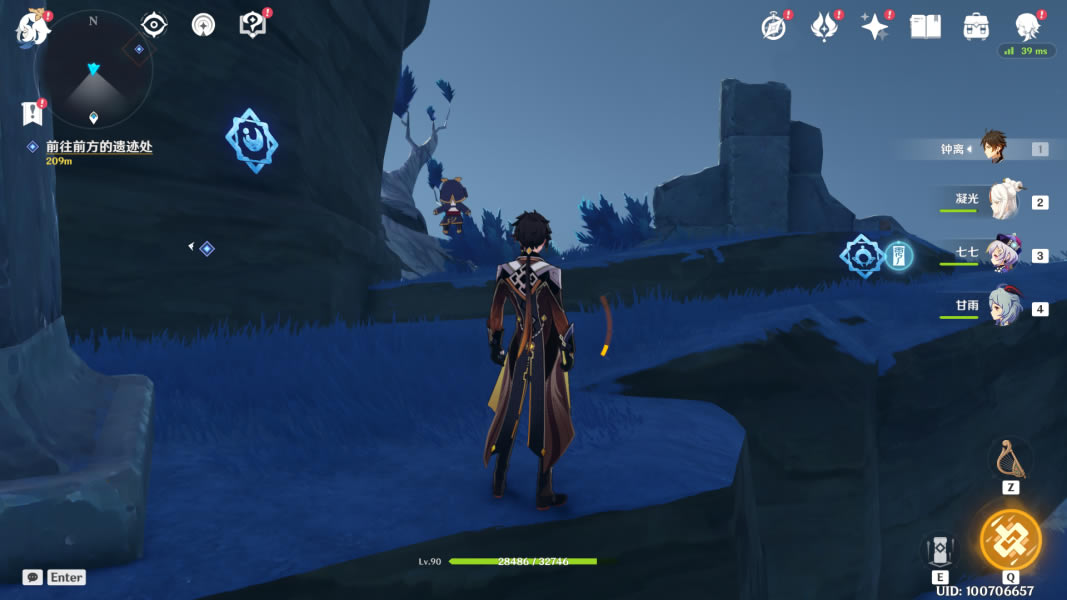Toggle the elemental sight eye icon
The width and height of the screenshot is (1067, 600).
click(x=154, y=24)
